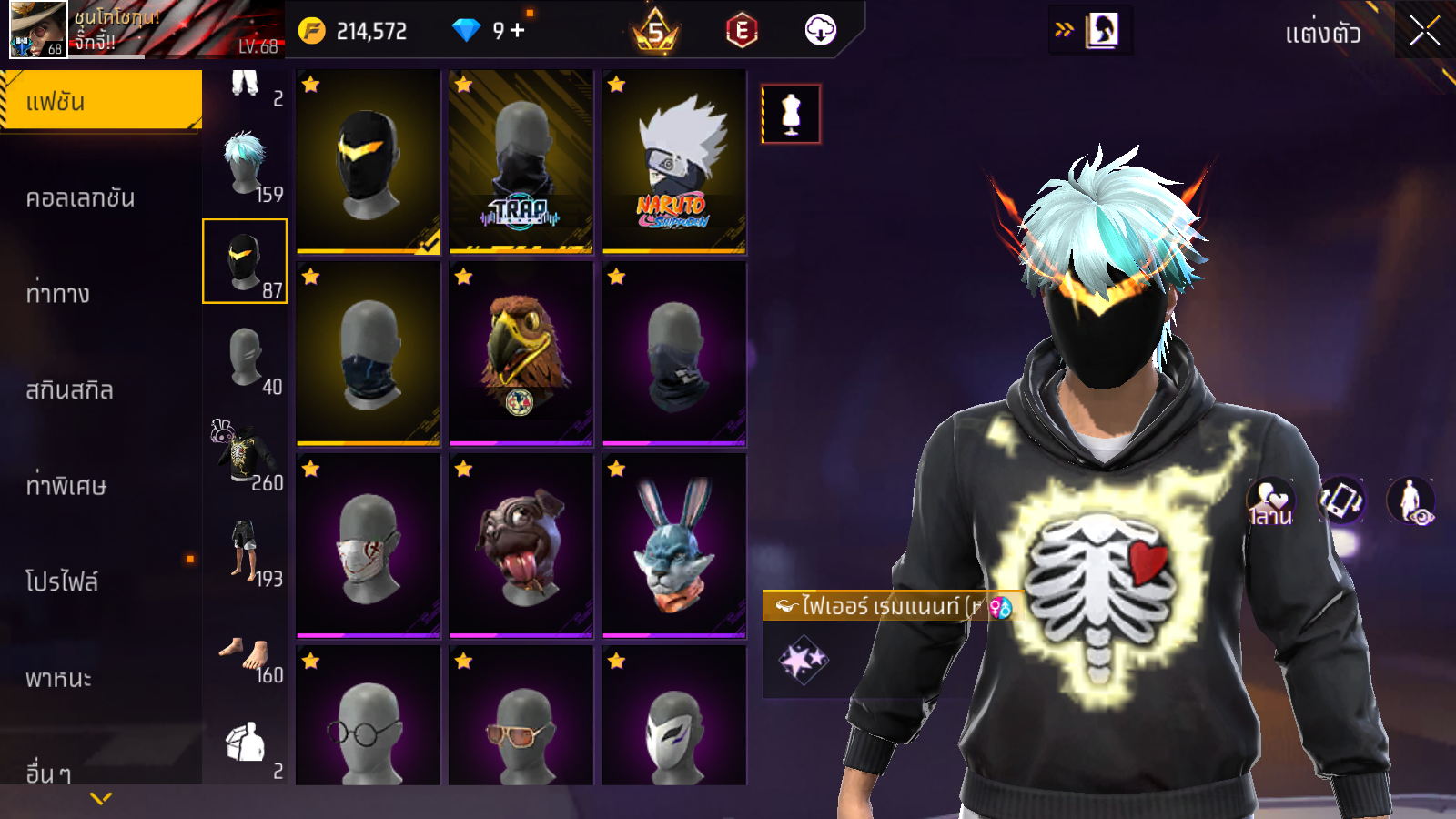
Task: Choose the hoodie tops category showing 260
Action: pyautogui.click(x=246, y=454)
